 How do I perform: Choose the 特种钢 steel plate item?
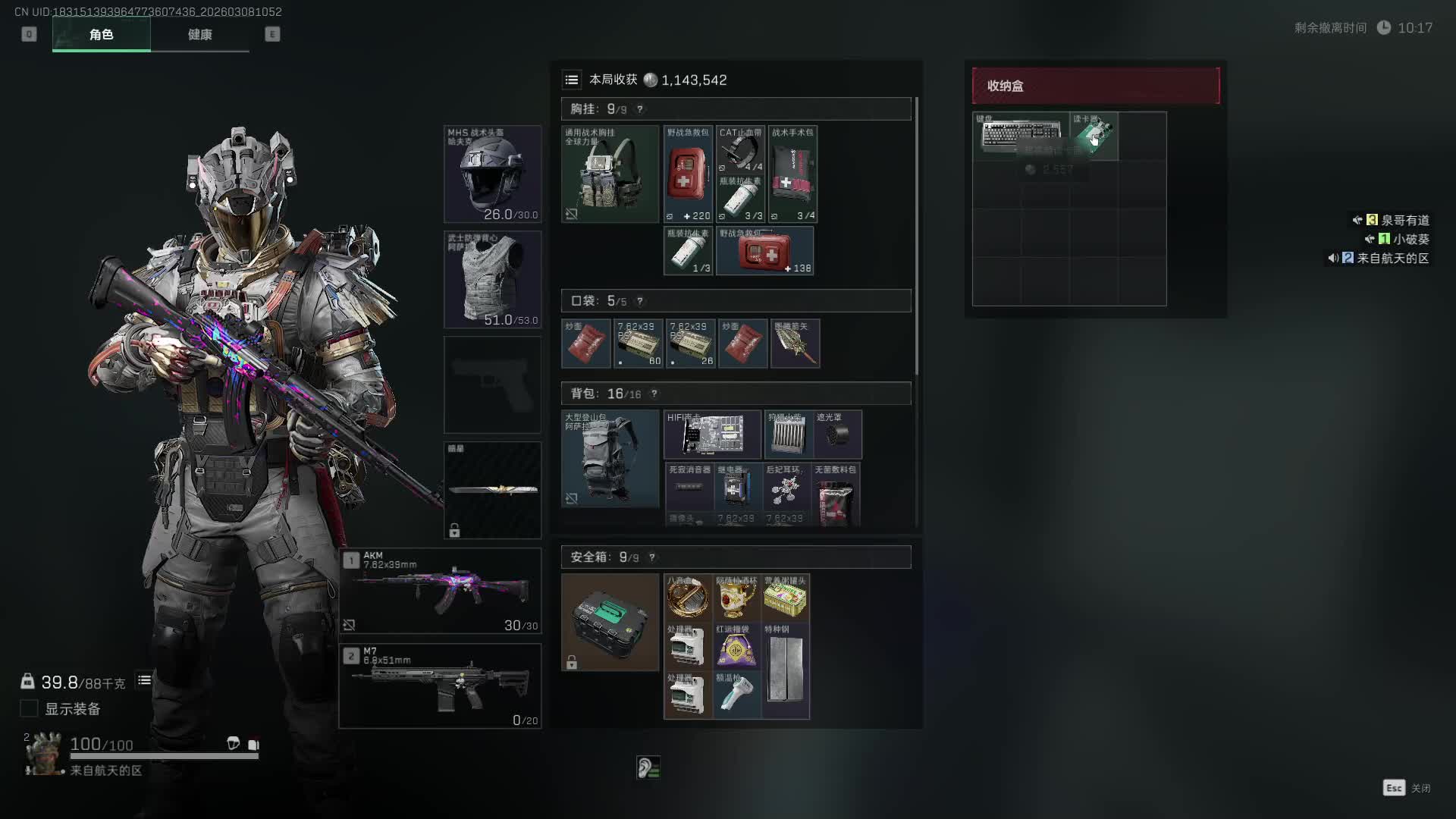pos(786,670)
